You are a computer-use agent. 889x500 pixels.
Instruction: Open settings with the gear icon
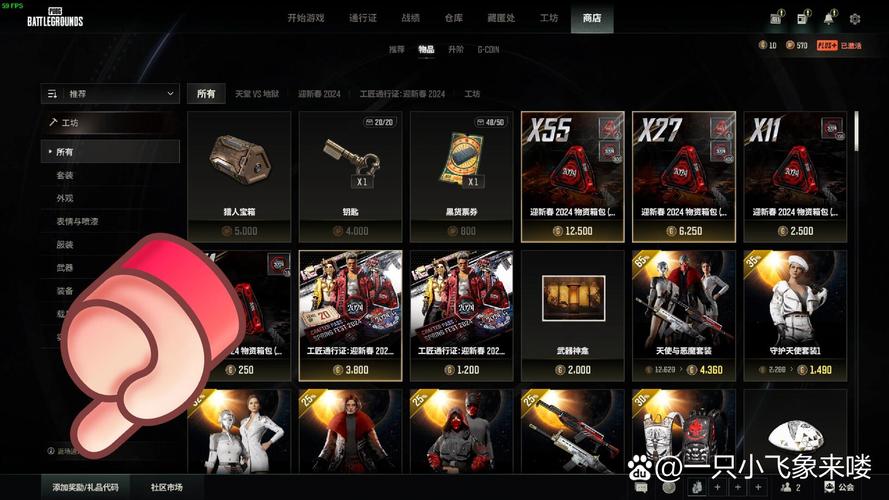pos(855,19)
